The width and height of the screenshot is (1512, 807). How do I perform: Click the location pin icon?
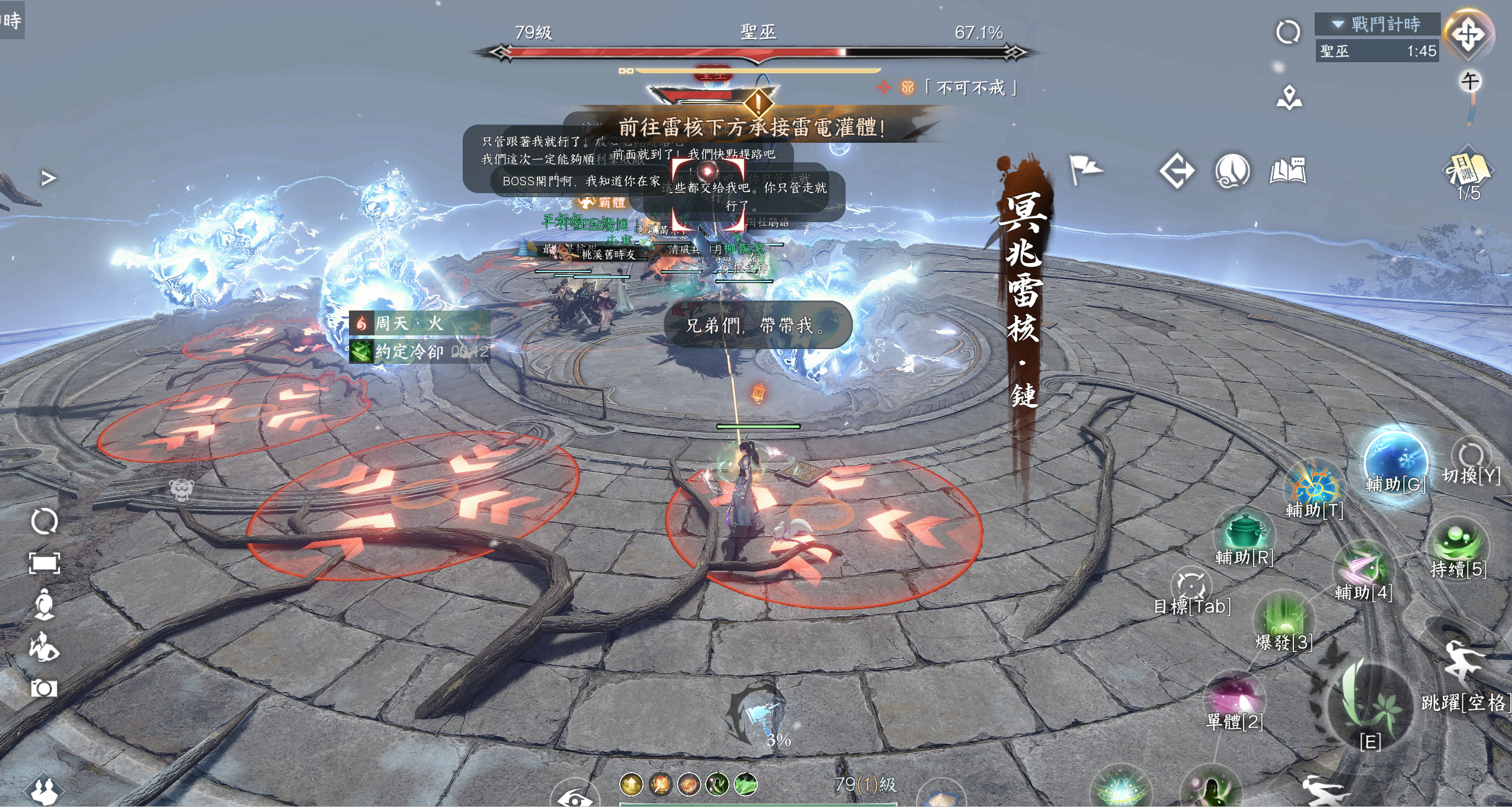point(1289,98)
